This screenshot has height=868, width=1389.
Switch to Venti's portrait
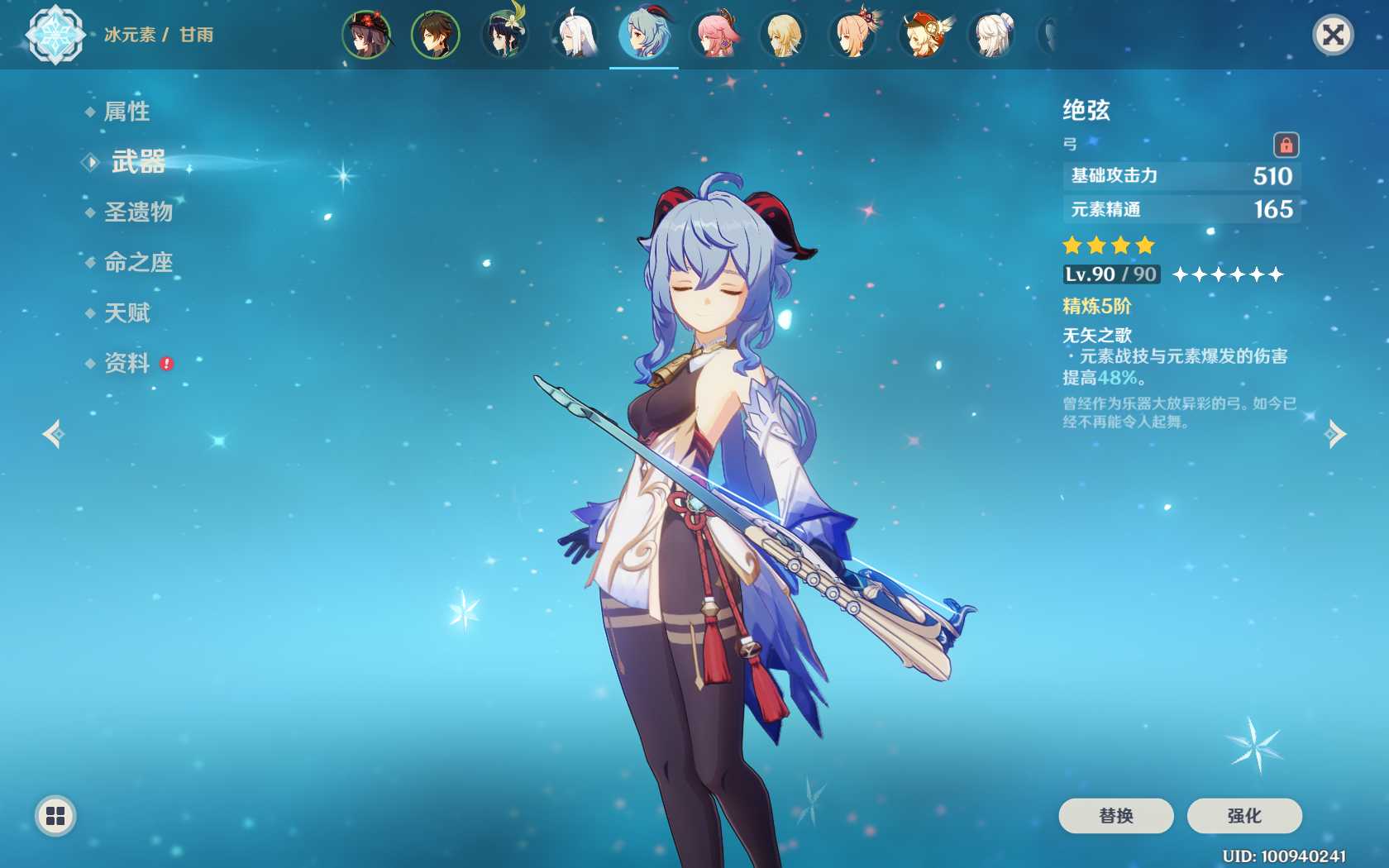pos(505,35)
